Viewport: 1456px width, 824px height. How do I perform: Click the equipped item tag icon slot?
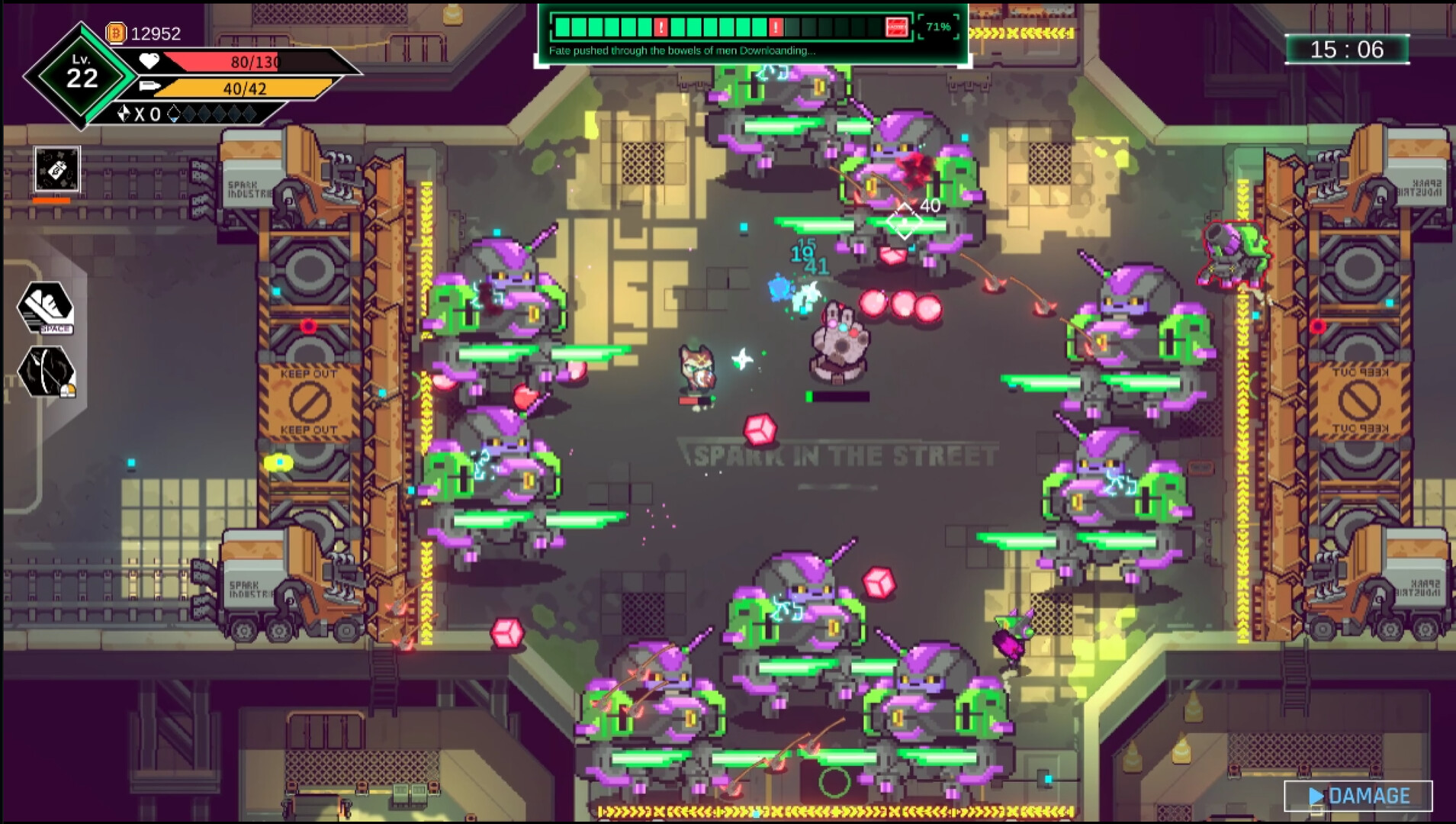tap(57, 170)
